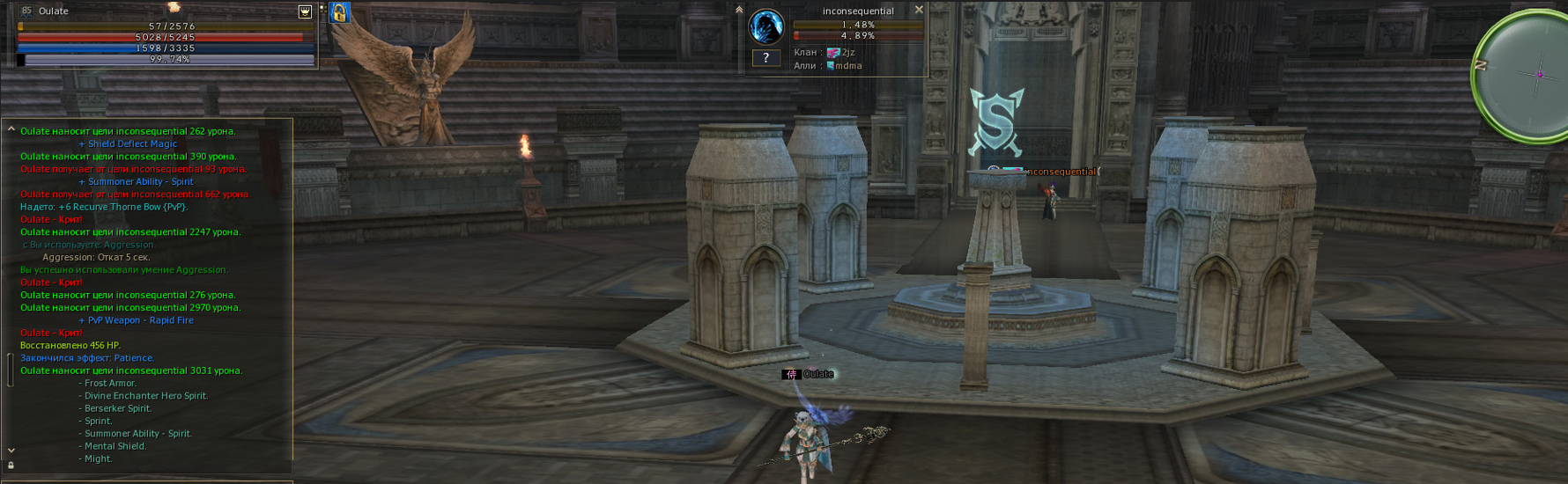Click the chat log scrollbar handle
Viewport: 1568px width, 484px height.
tap(11, 370)
